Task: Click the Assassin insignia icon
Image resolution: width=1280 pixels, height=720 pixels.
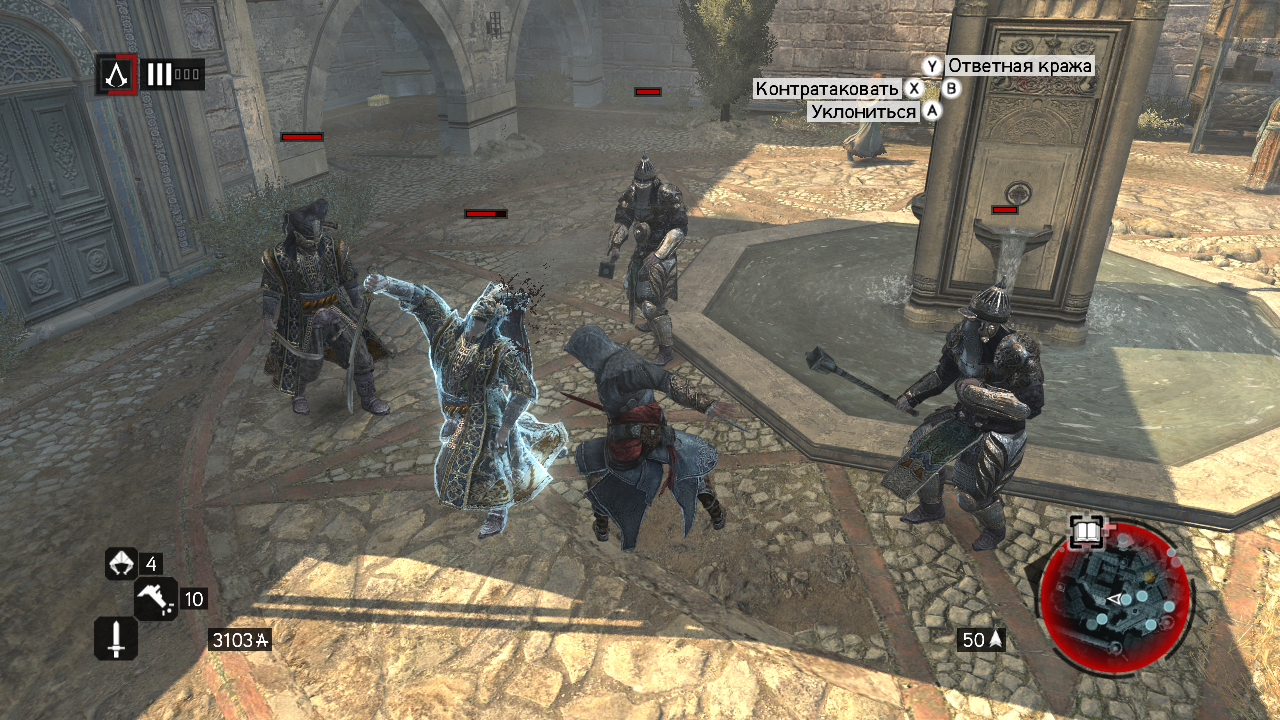Action: click(x=117, y=74)
